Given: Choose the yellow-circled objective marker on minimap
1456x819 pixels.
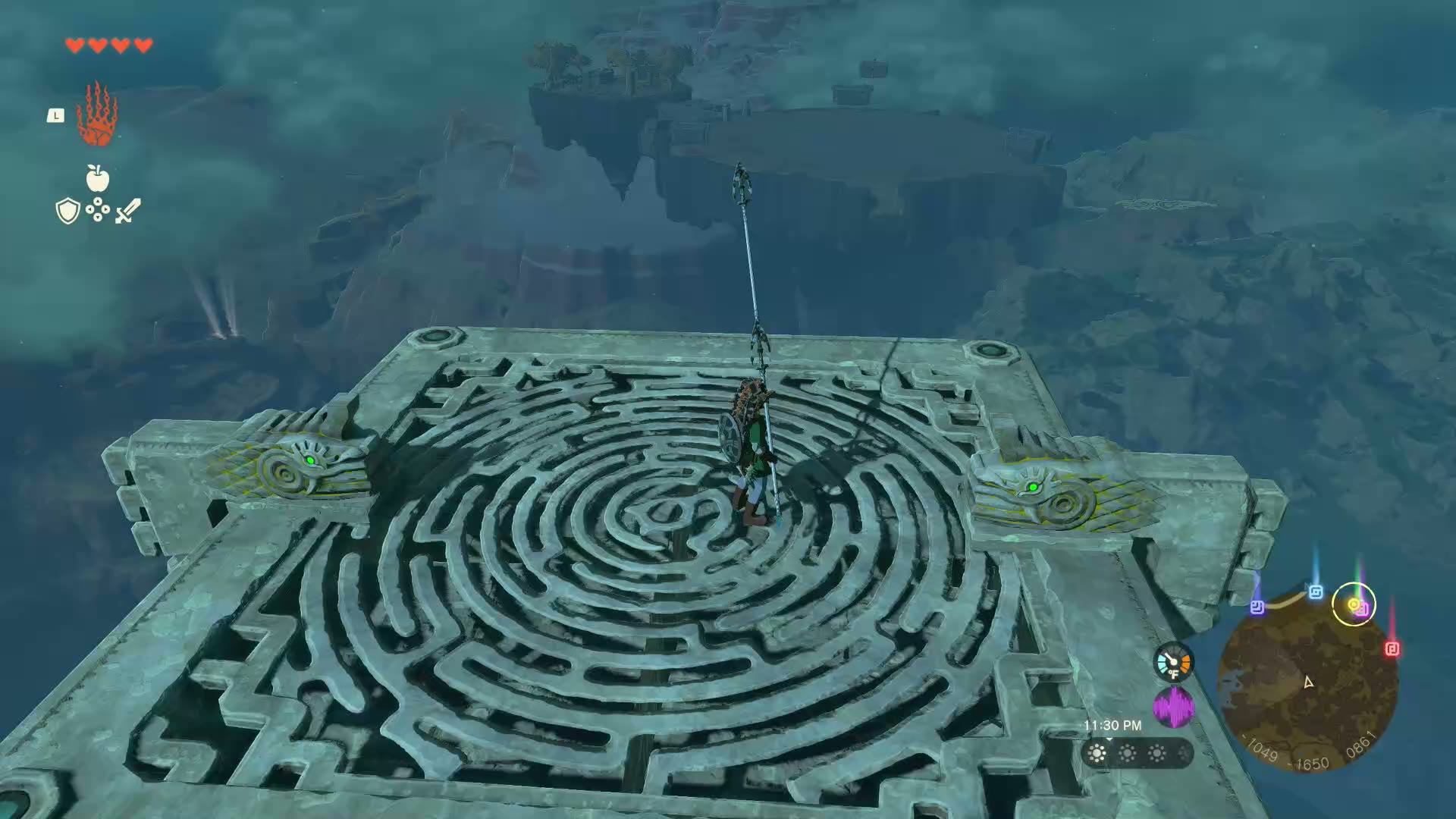Looking at the screenshot, I should [x=1354, y=604].
